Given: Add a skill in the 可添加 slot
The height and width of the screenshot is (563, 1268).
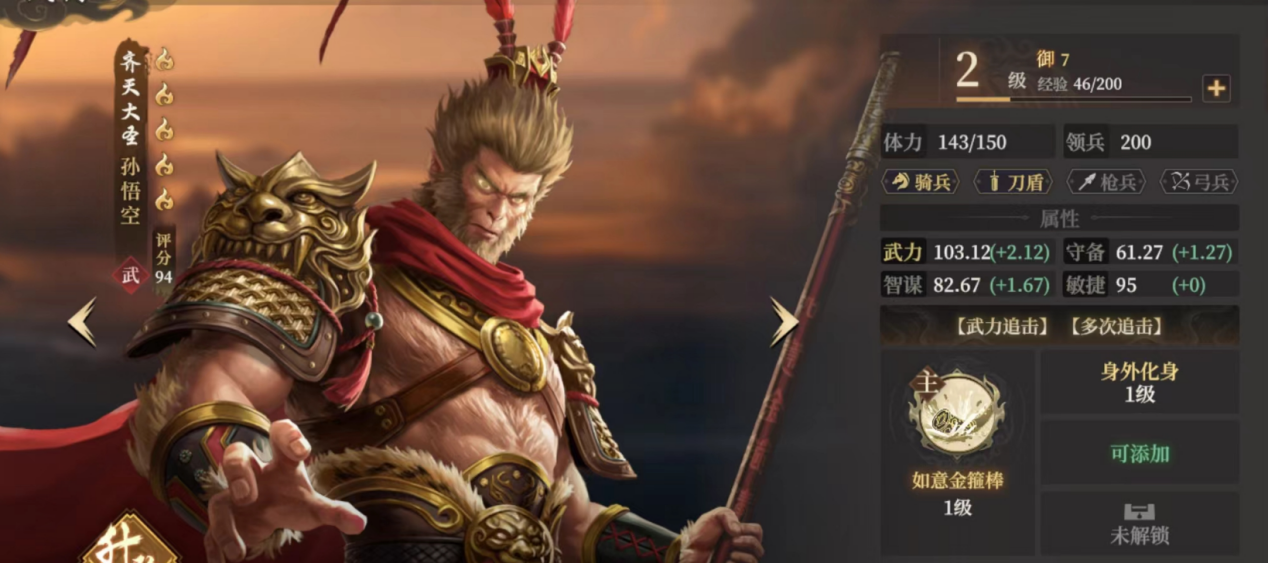Looking at the screenshot, I should click(x=1139, y=453).
